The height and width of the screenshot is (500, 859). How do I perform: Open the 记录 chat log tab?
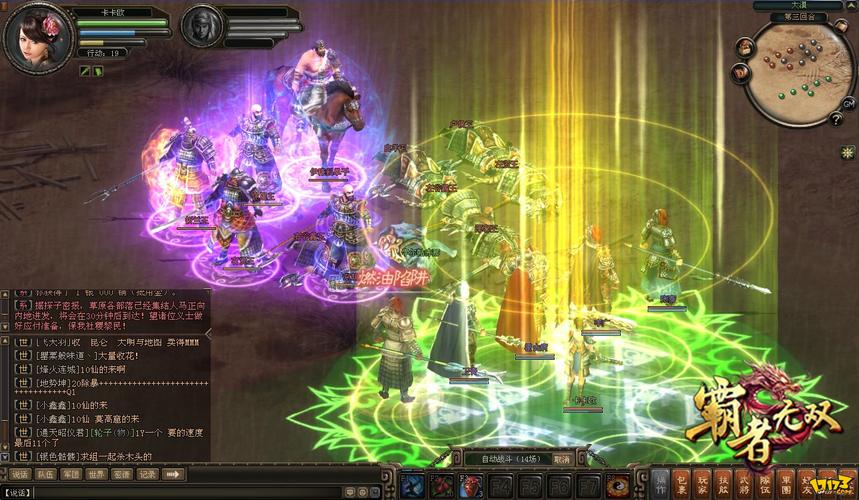pyautogui.click(x=147, y=474)
